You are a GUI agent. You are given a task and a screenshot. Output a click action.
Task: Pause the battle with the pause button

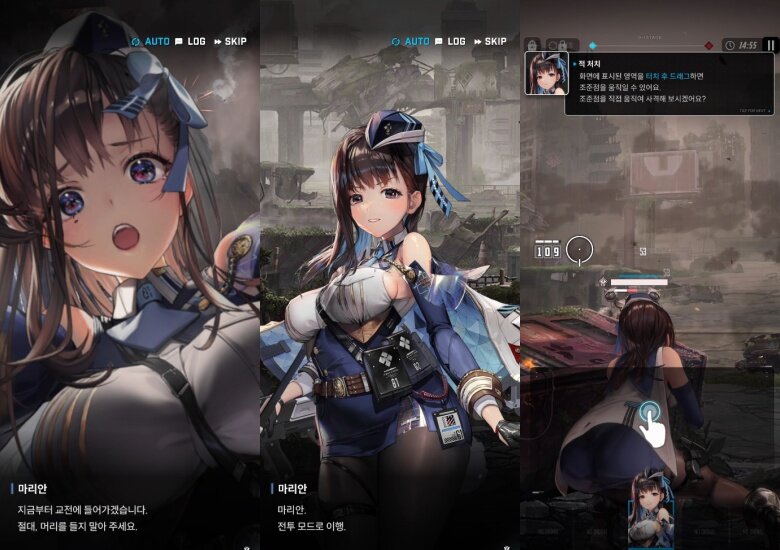(770, 45)
